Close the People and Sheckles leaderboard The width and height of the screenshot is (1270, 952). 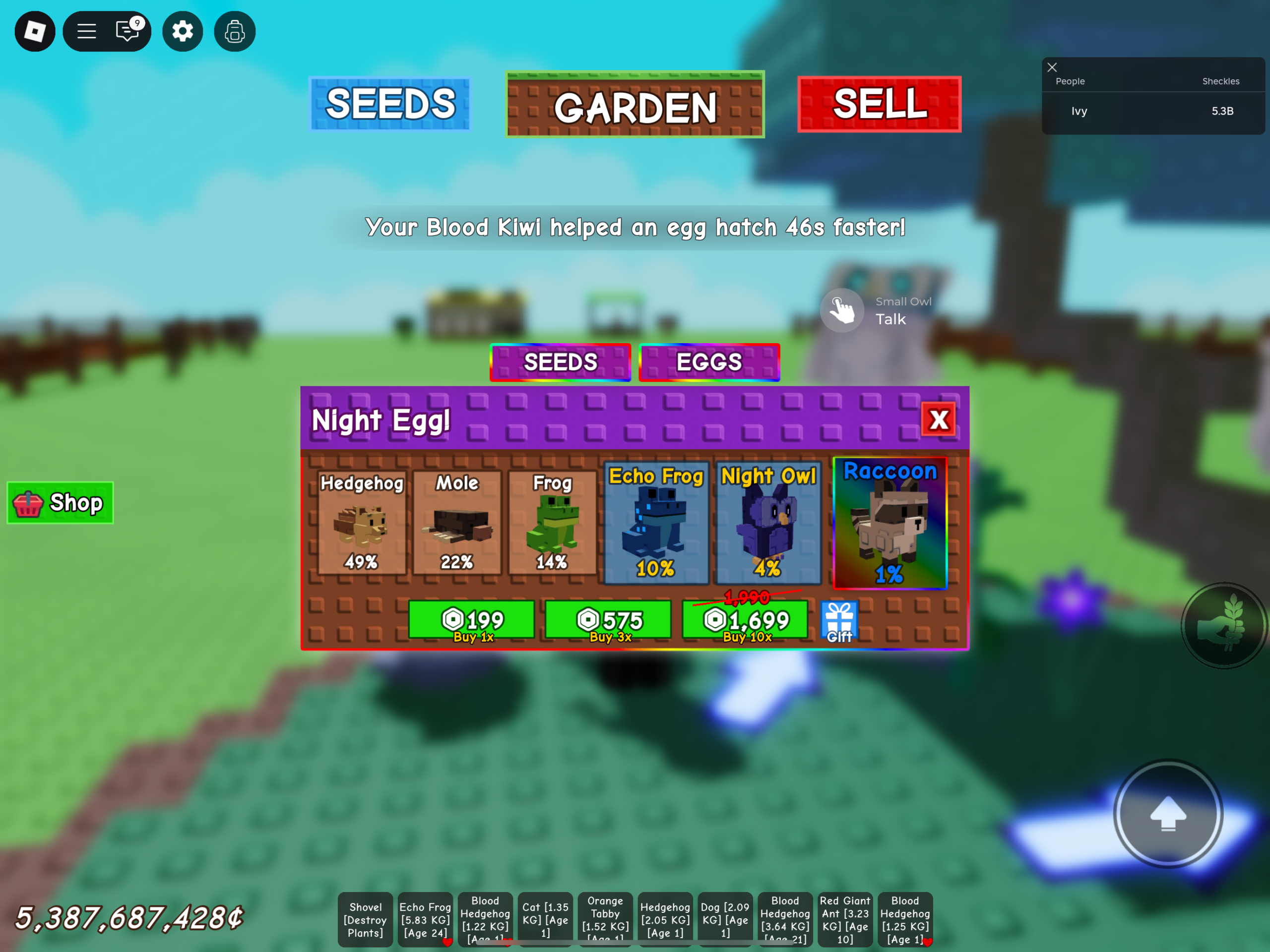point(1052,67)
